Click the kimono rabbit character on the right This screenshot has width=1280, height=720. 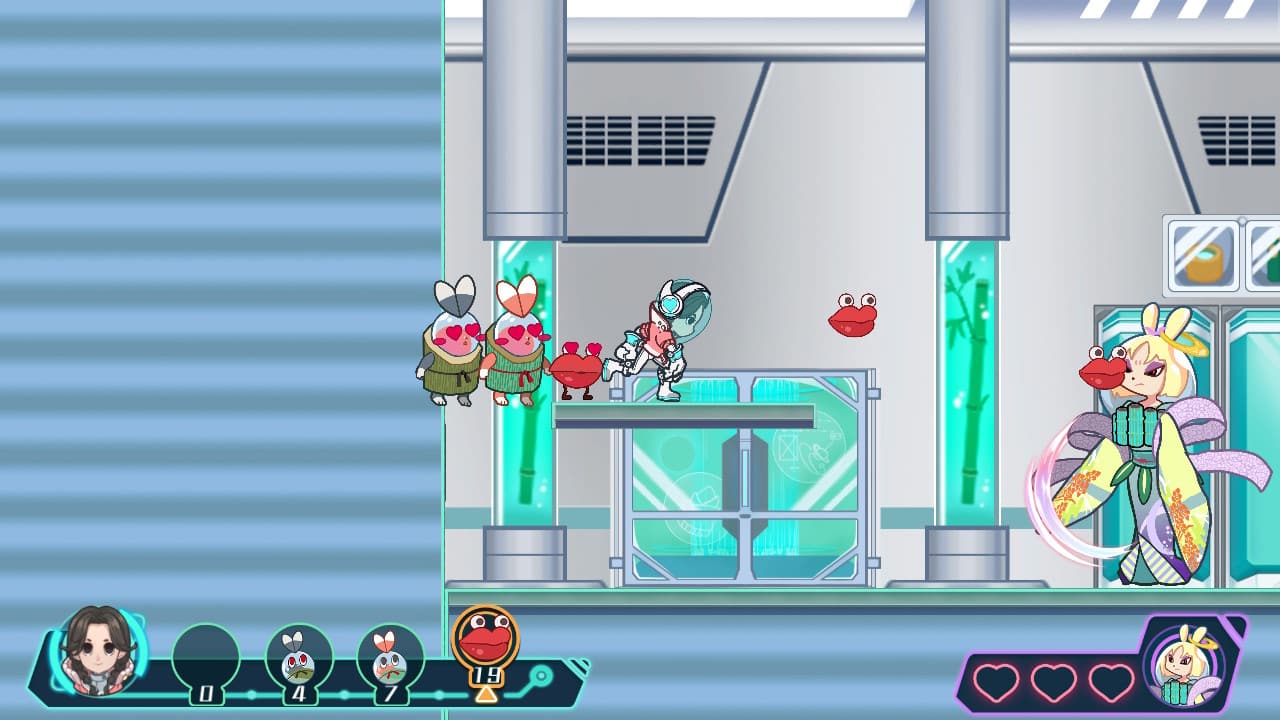click(x=1145, y=460)
